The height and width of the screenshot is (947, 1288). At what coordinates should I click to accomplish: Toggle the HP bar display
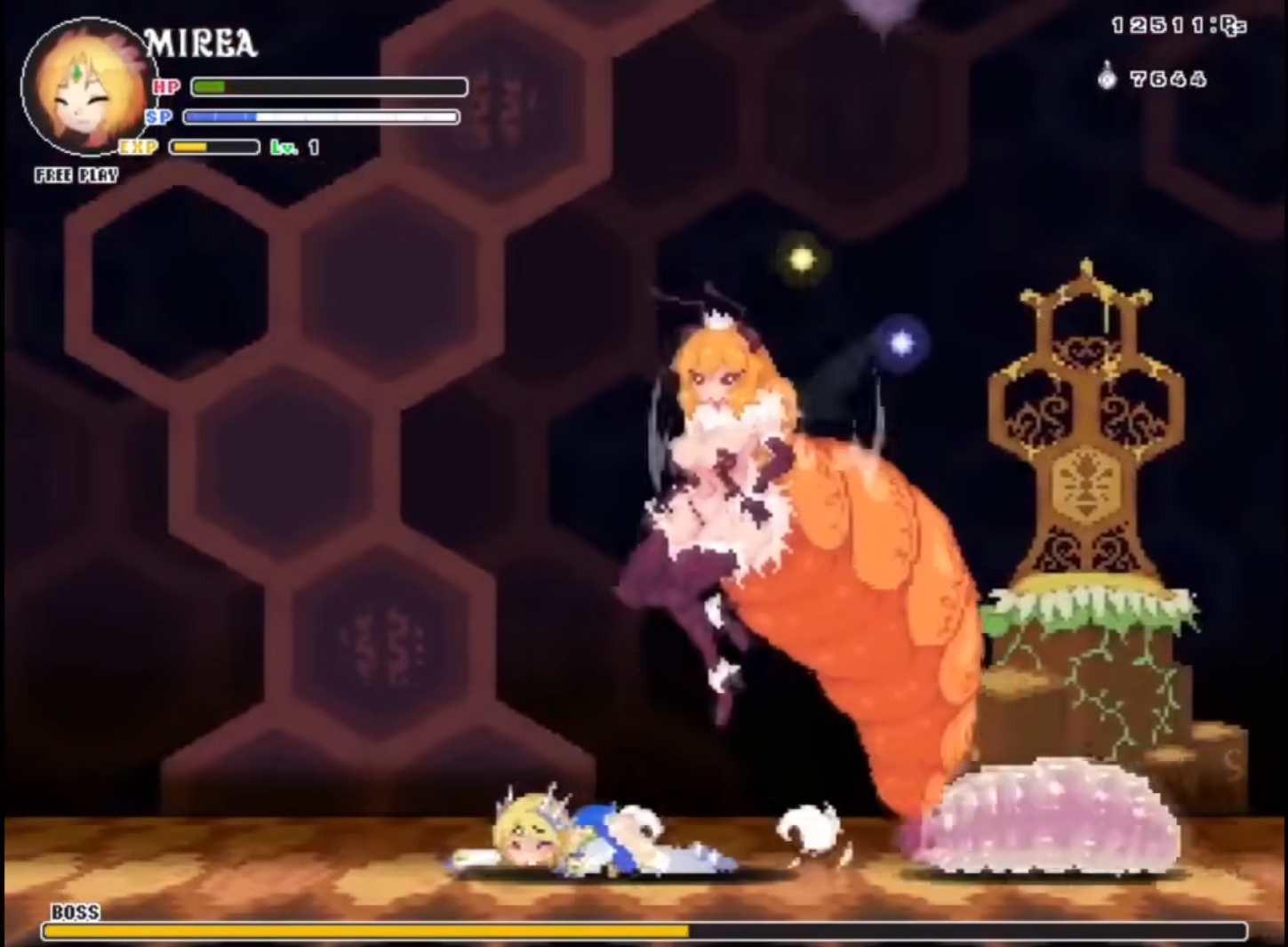point(329,87)
